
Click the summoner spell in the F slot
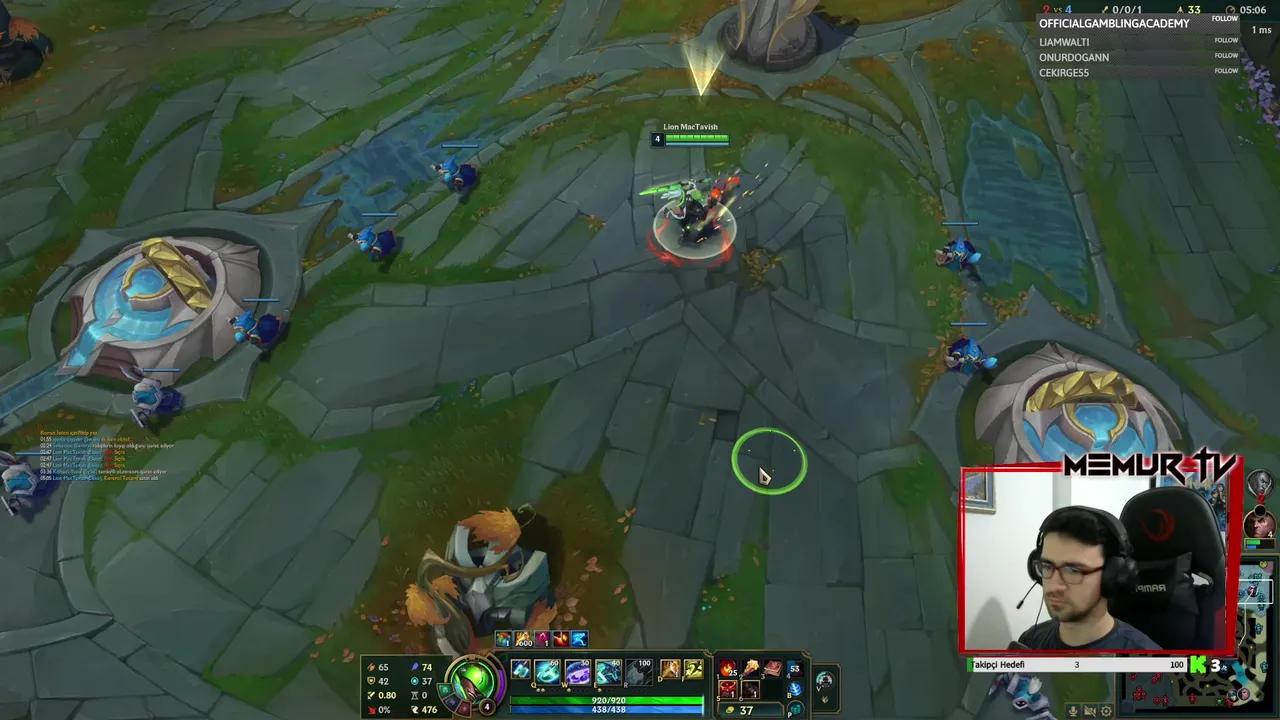coord(693,668)
